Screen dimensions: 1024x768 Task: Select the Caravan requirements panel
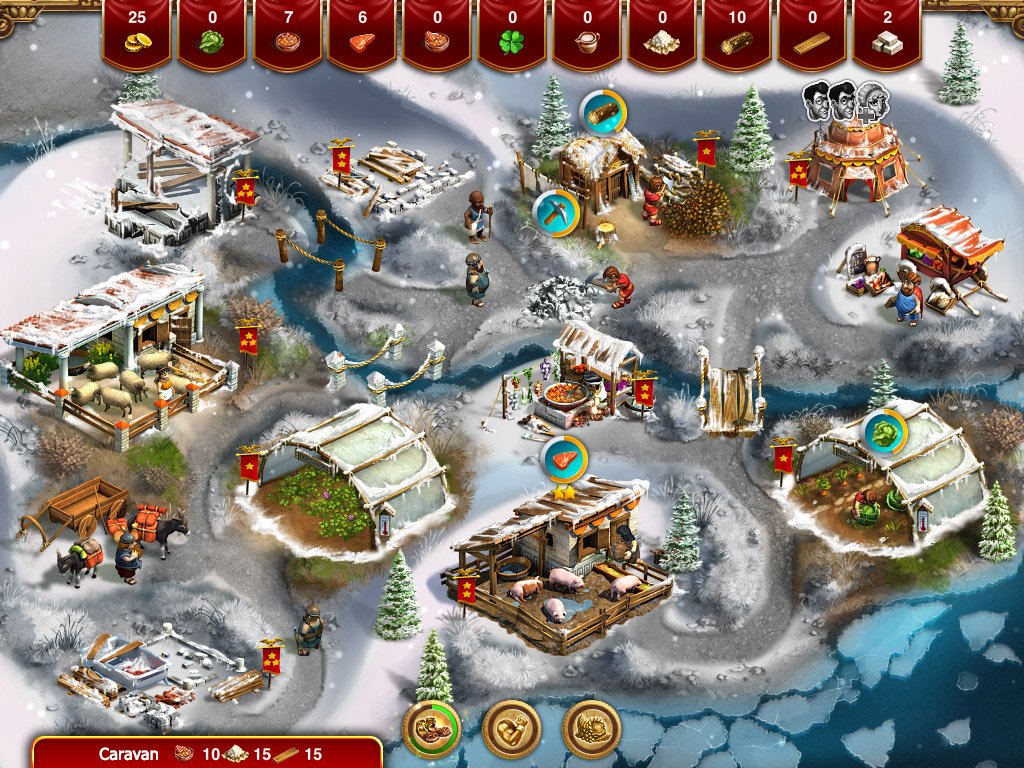[207, 753]
